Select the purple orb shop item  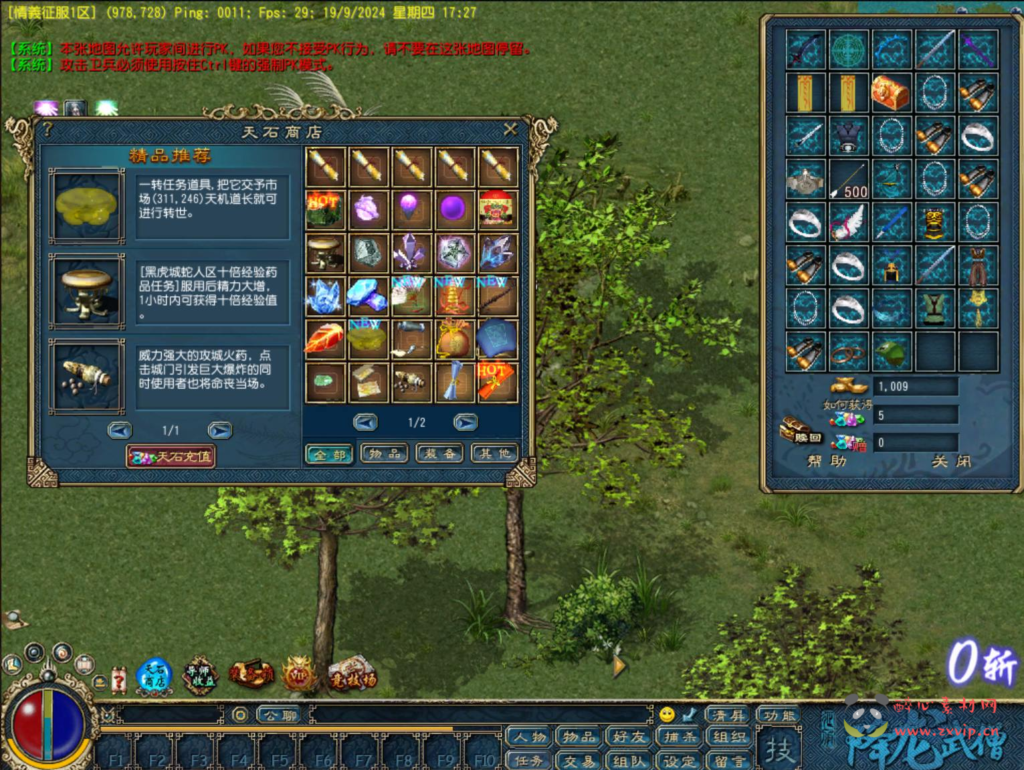pos(453,209)
